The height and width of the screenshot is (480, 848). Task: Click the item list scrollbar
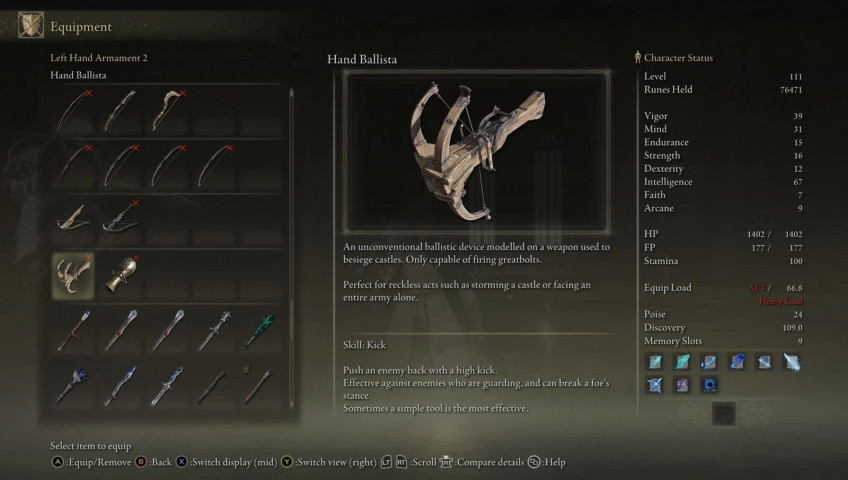(x=292, y=200)
